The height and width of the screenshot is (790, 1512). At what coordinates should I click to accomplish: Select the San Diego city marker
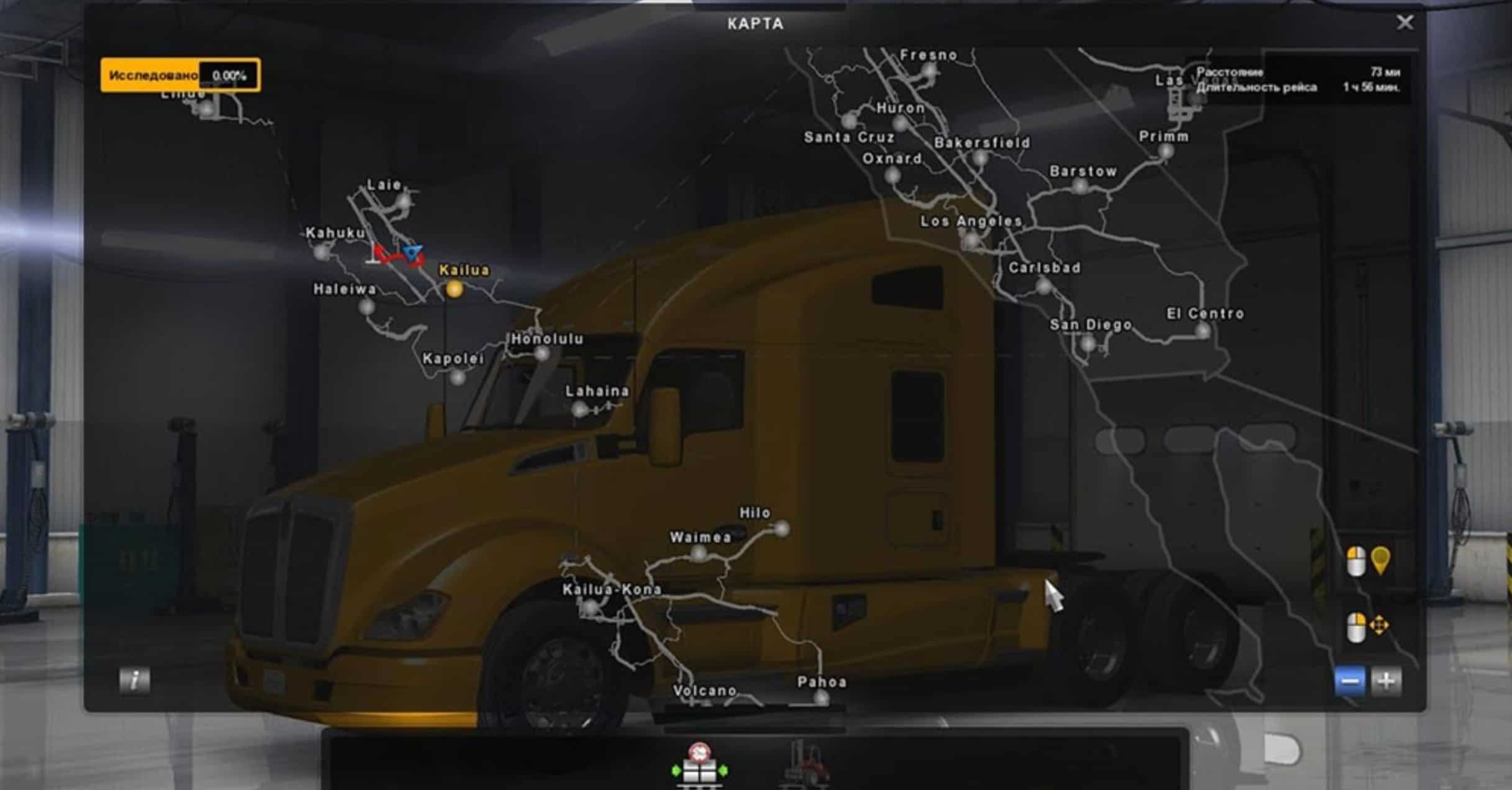[x=1087, y=342]
